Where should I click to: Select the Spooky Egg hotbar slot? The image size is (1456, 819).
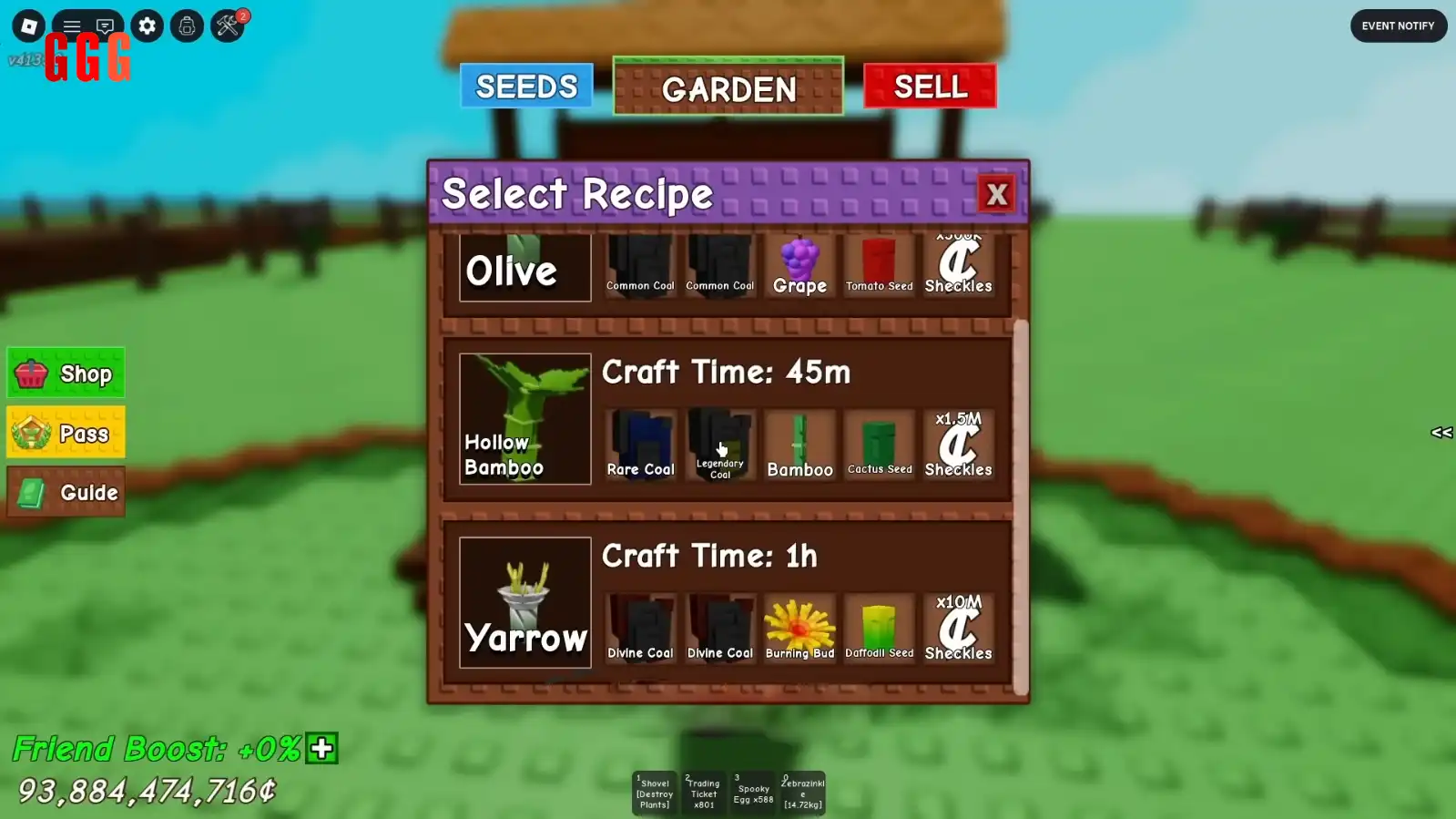[x=753, y=793]
